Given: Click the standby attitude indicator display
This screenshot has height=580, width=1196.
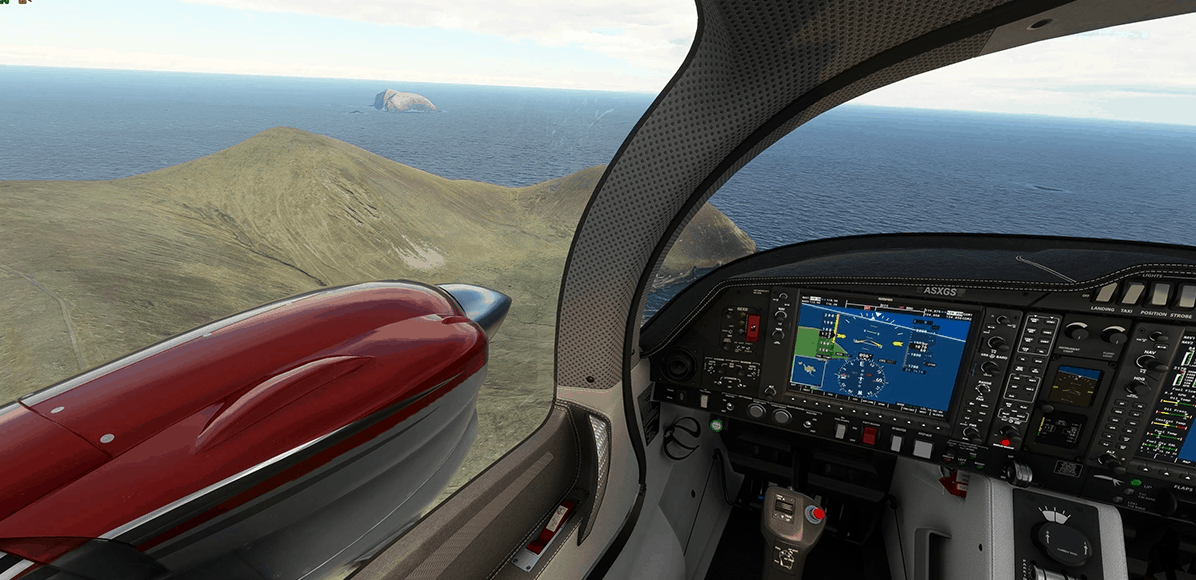Looking at the screenshot, I should coord(1075,385).
